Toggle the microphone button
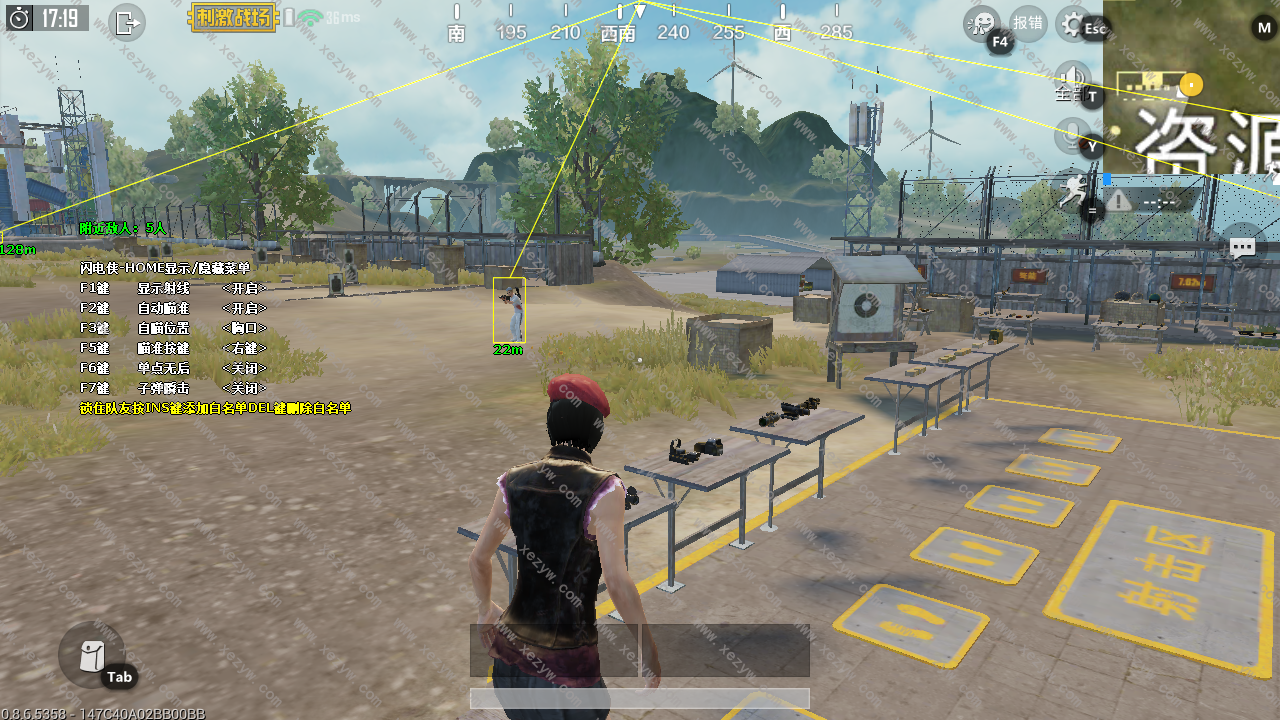 pos(1073,135)
